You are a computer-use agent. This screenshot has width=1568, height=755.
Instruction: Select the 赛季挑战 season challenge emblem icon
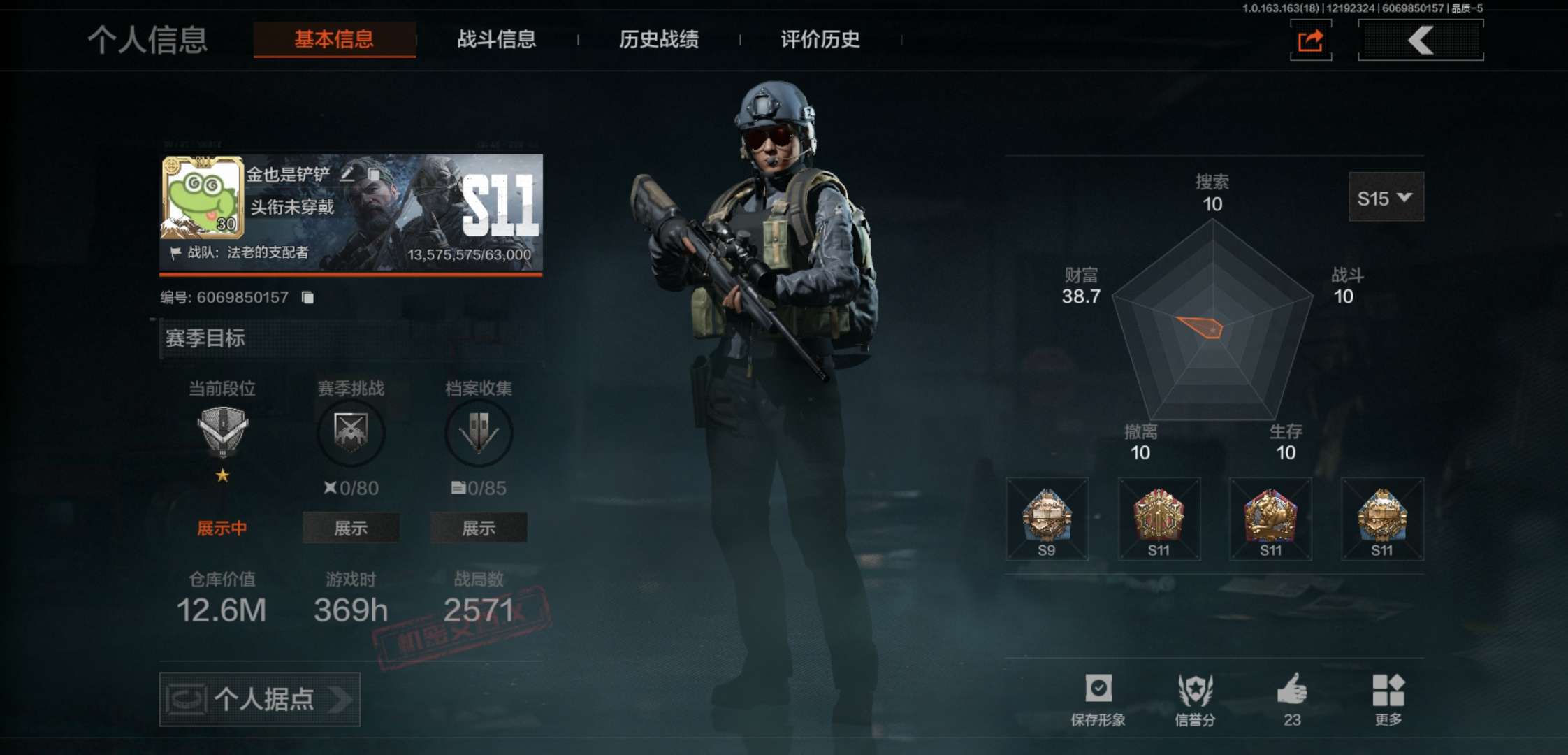(x=351, y=433)
